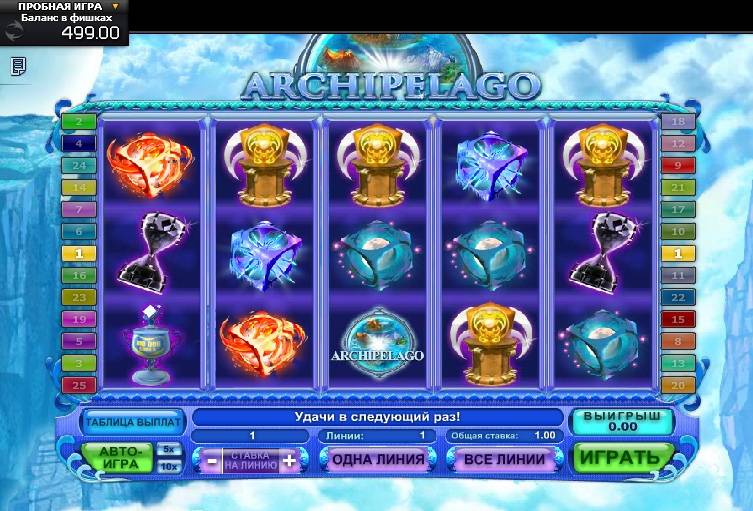Screen dimensions: 753x511
Task: Open the document notes icon
Action: (18, 66)
